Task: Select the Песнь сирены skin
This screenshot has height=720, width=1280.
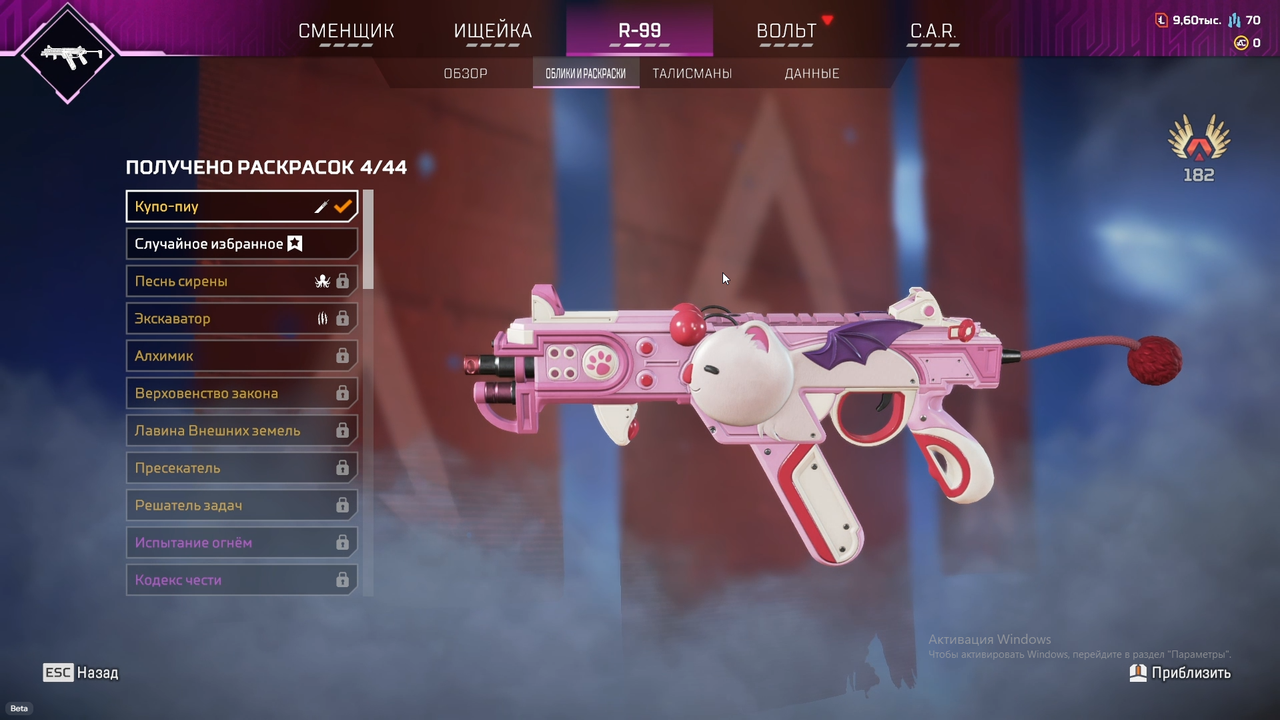Action: coord(241,281)
